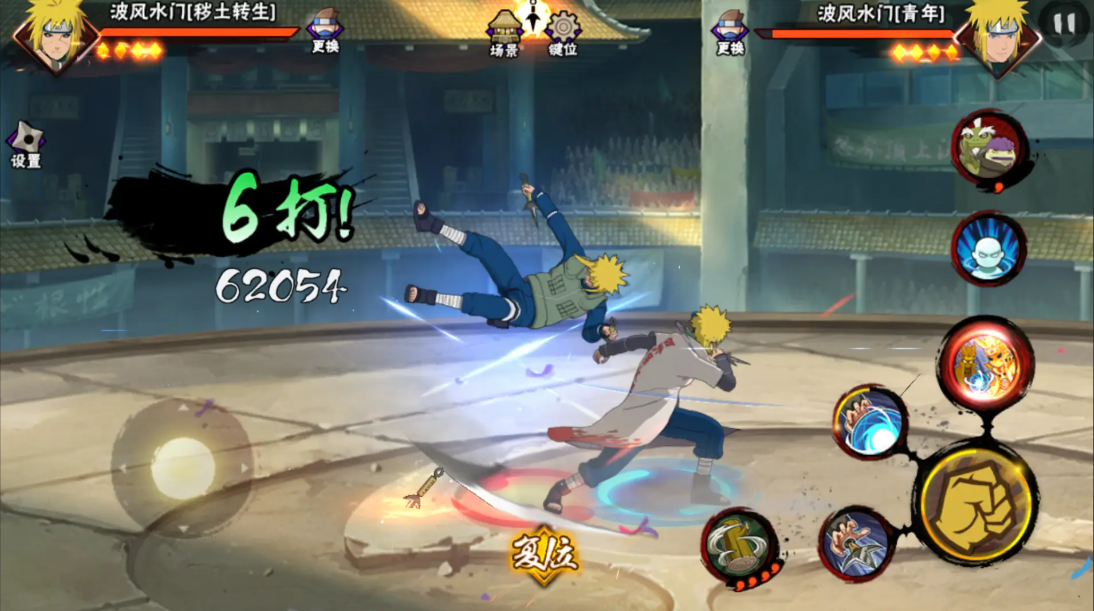Open the 键位 key layout gear
1094x611 pixels.
[x=563, y=31]
